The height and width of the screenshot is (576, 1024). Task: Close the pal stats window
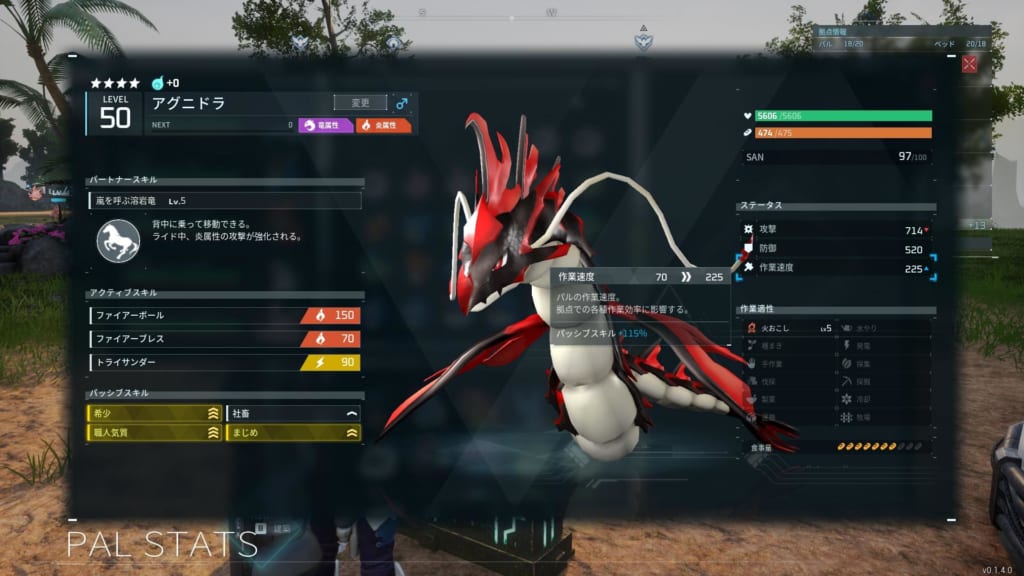coord(969,64)
